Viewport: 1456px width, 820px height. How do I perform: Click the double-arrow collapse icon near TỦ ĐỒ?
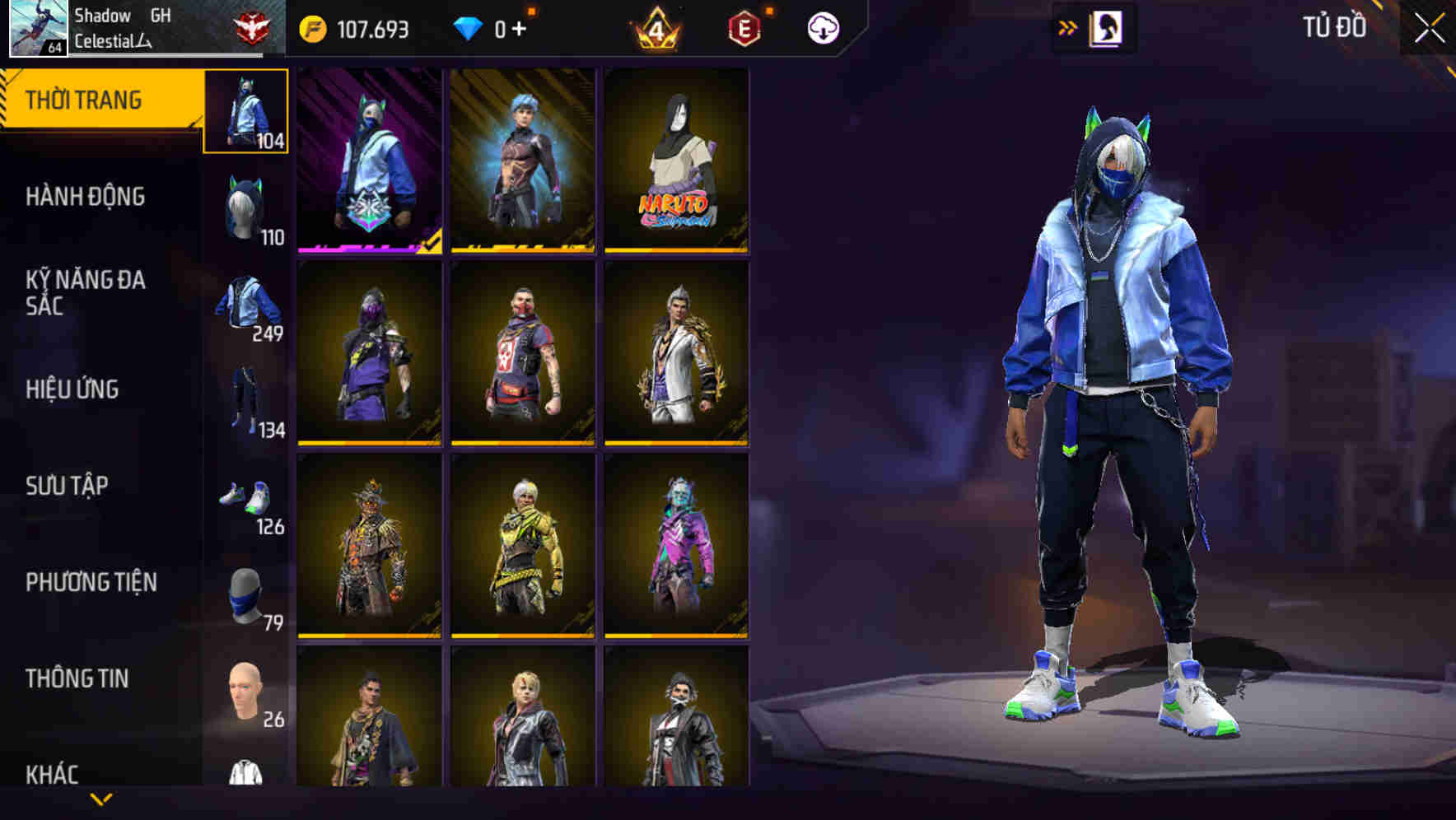pos(1068,26)
